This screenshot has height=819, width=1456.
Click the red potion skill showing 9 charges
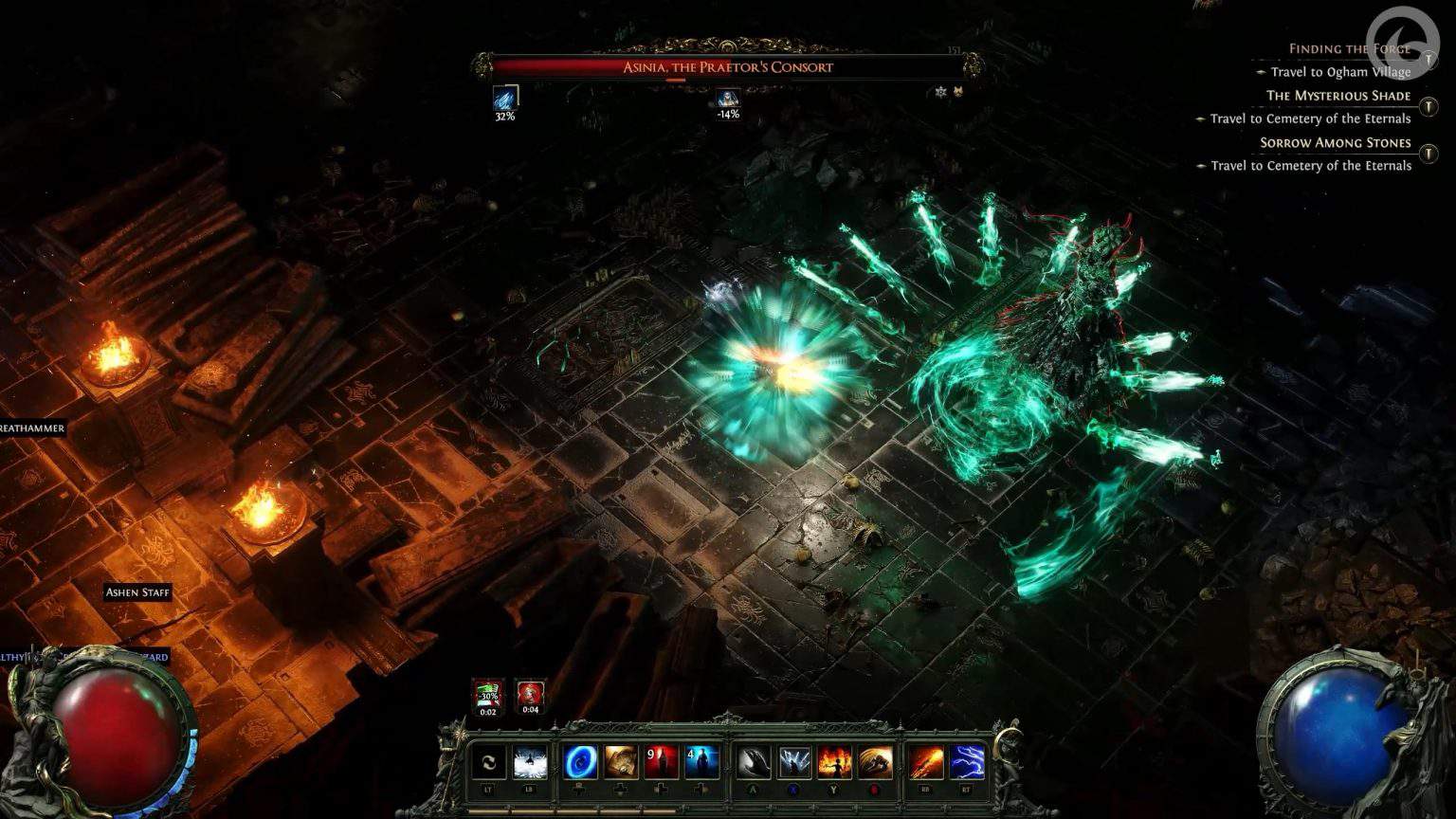[663, 763]
